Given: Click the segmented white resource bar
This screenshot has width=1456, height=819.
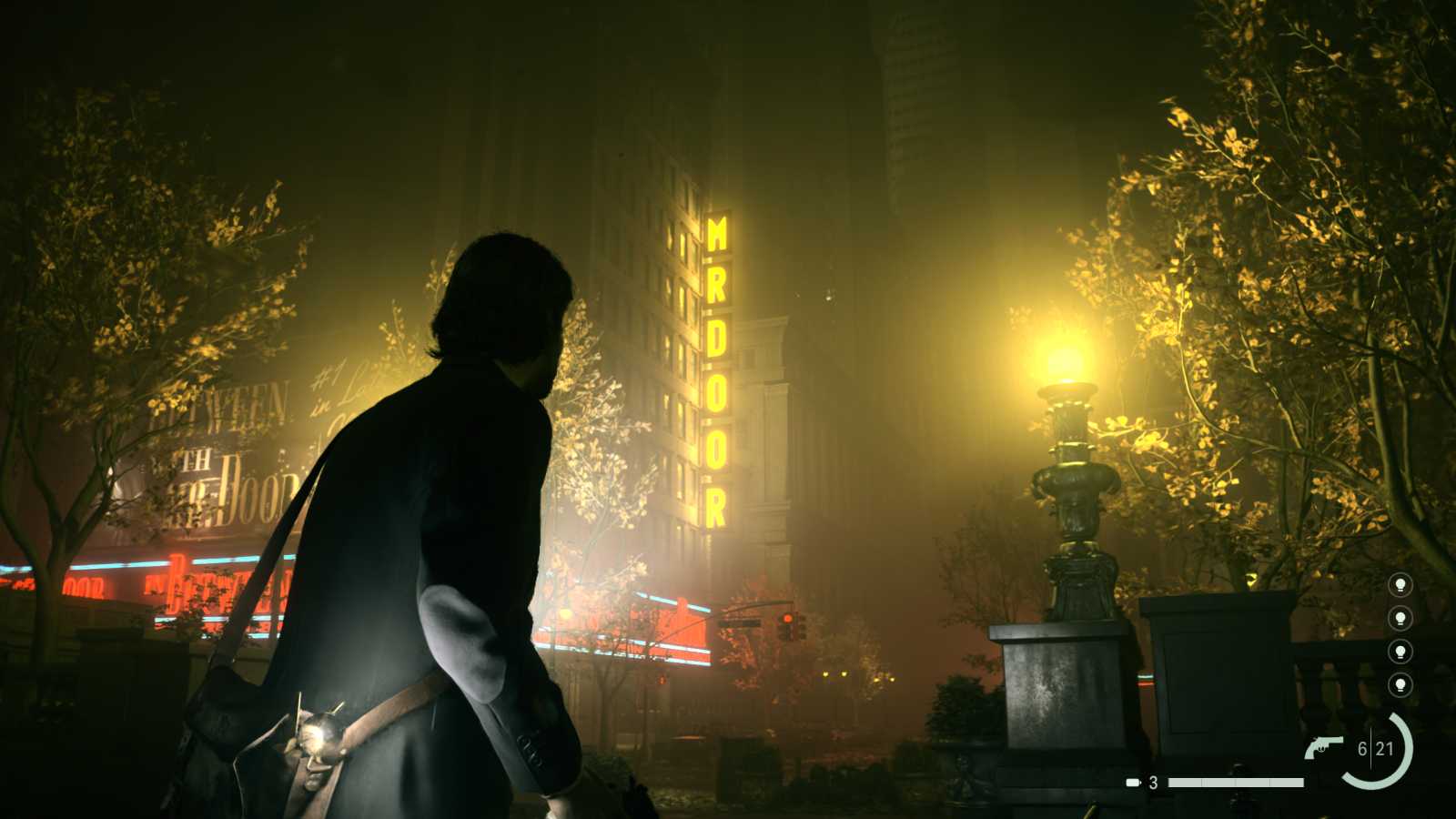Looking at the screenshot, I should click(1238, 781).
